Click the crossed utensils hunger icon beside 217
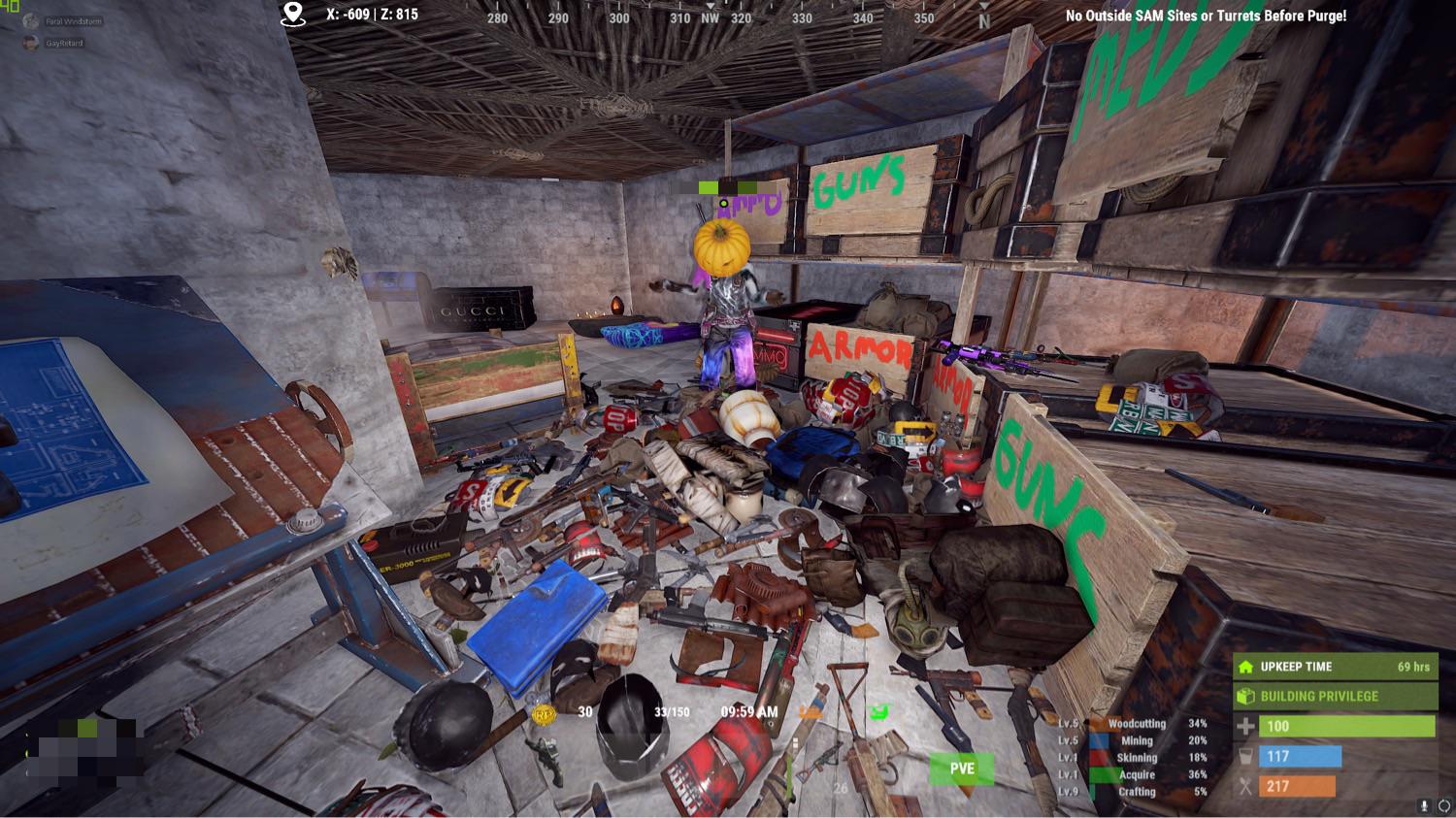The width and height of the screenshot is (1456, 818). [x=1244, y=787]
